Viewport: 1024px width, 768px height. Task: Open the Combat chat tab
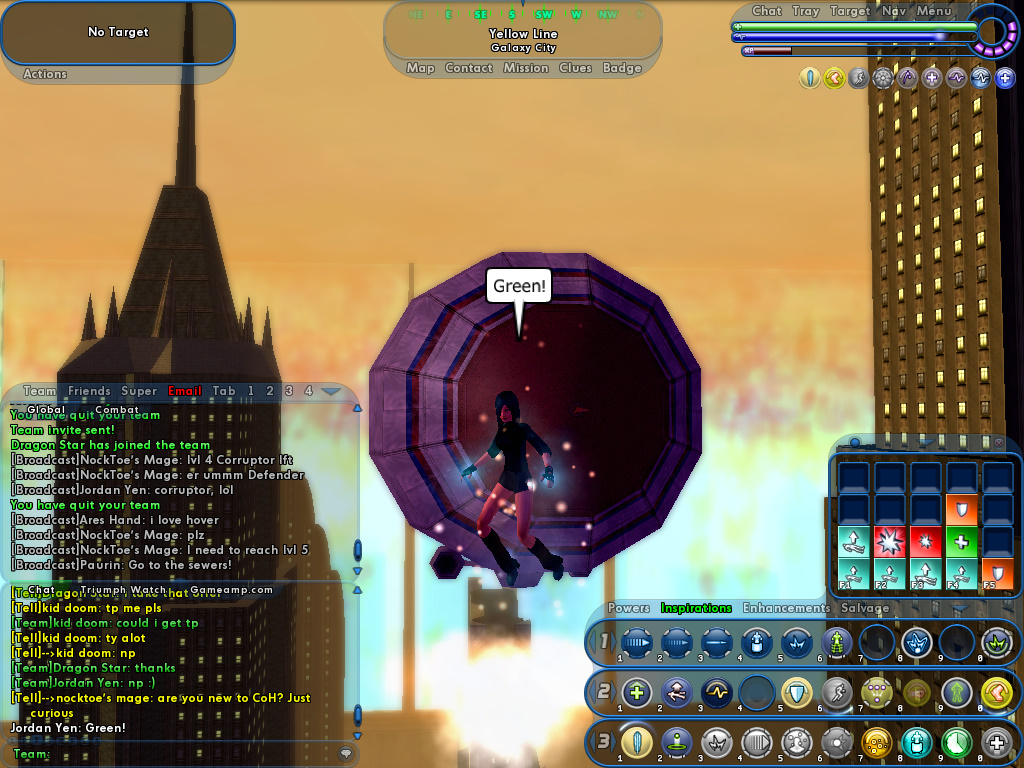tap(117, 410)
